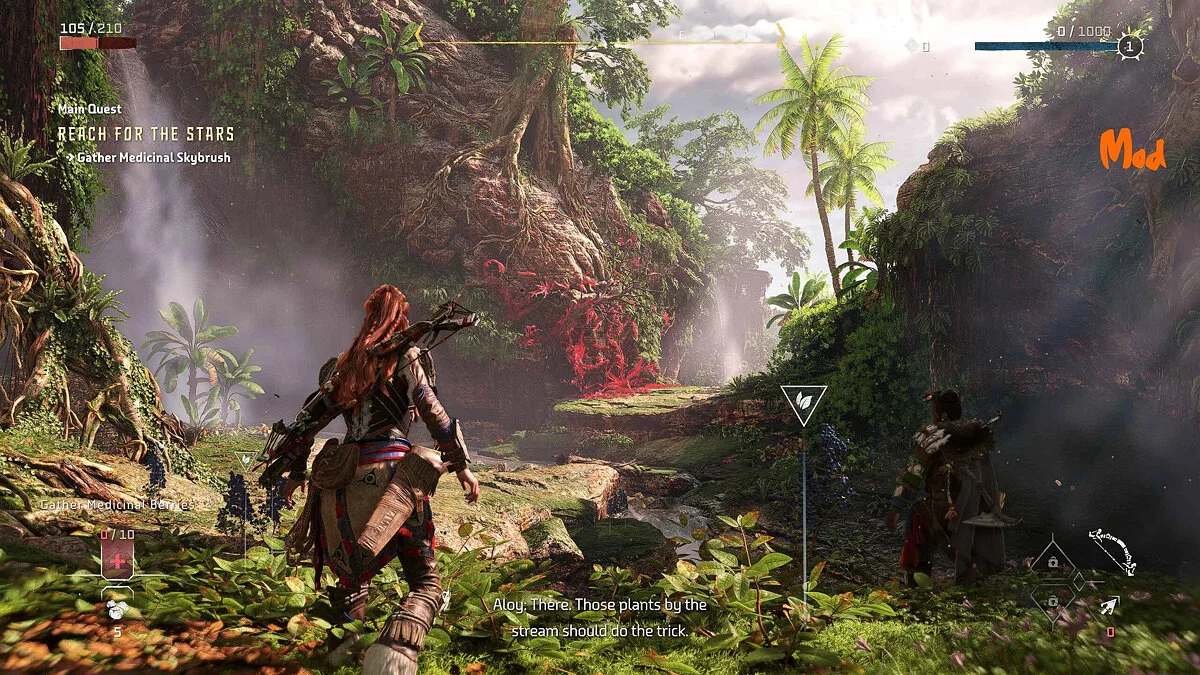1200x675 pixels.
Task: Select the white rocks item below the pouch
Action: [x=117, y=610]
